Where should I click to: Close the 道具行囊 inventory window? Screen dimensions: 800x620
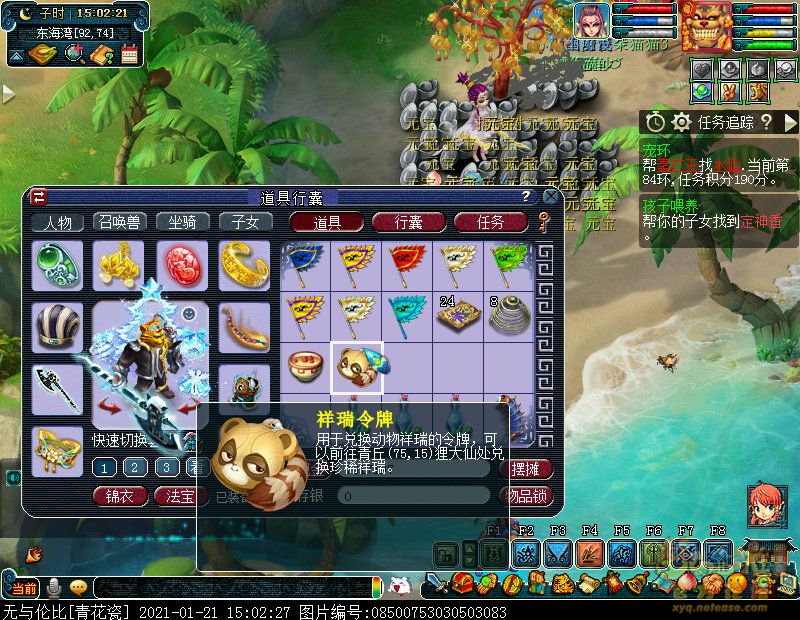click(547, 197)
